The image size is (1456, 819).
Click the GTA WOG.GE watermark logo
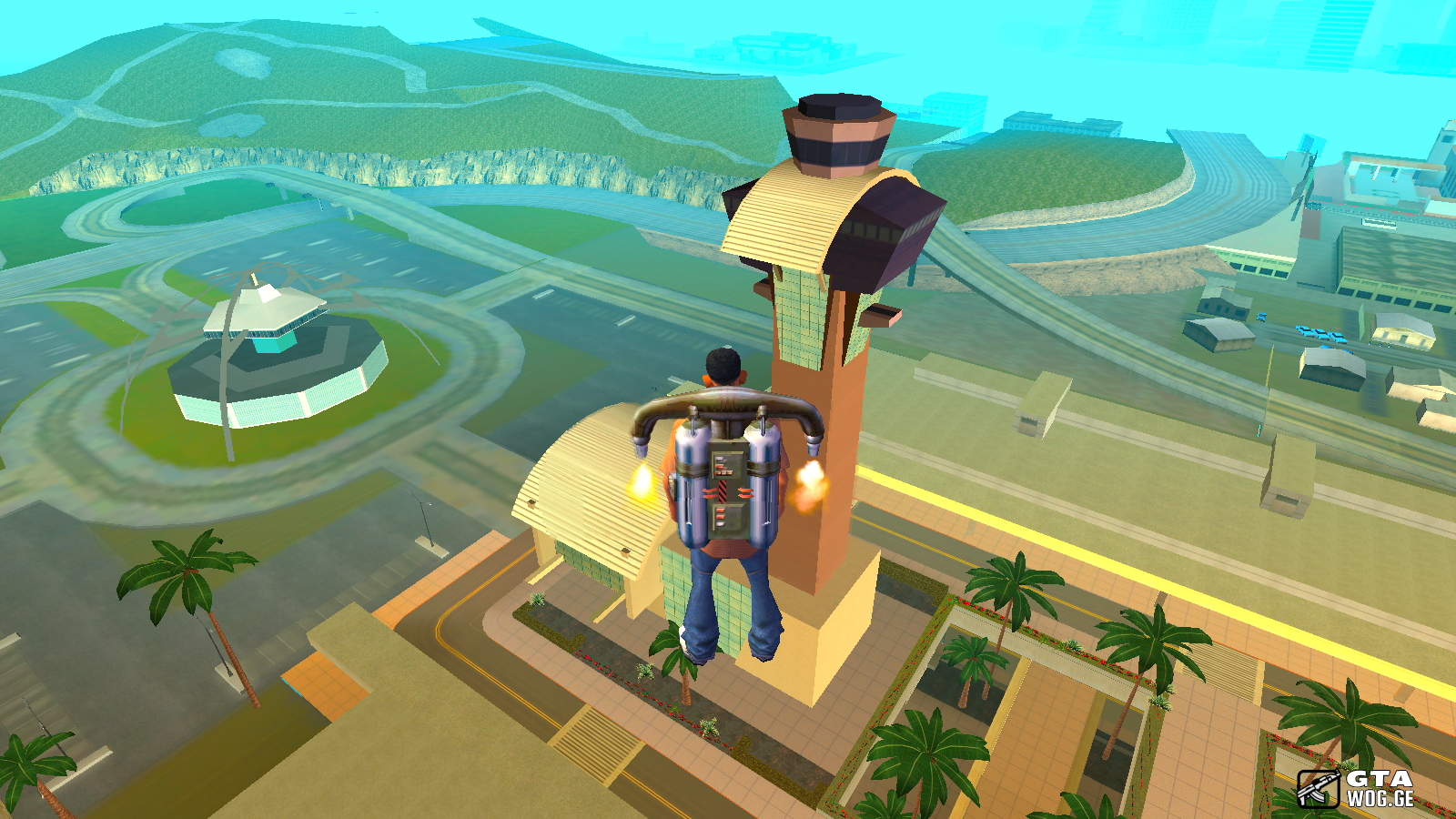pos(1356,788)
